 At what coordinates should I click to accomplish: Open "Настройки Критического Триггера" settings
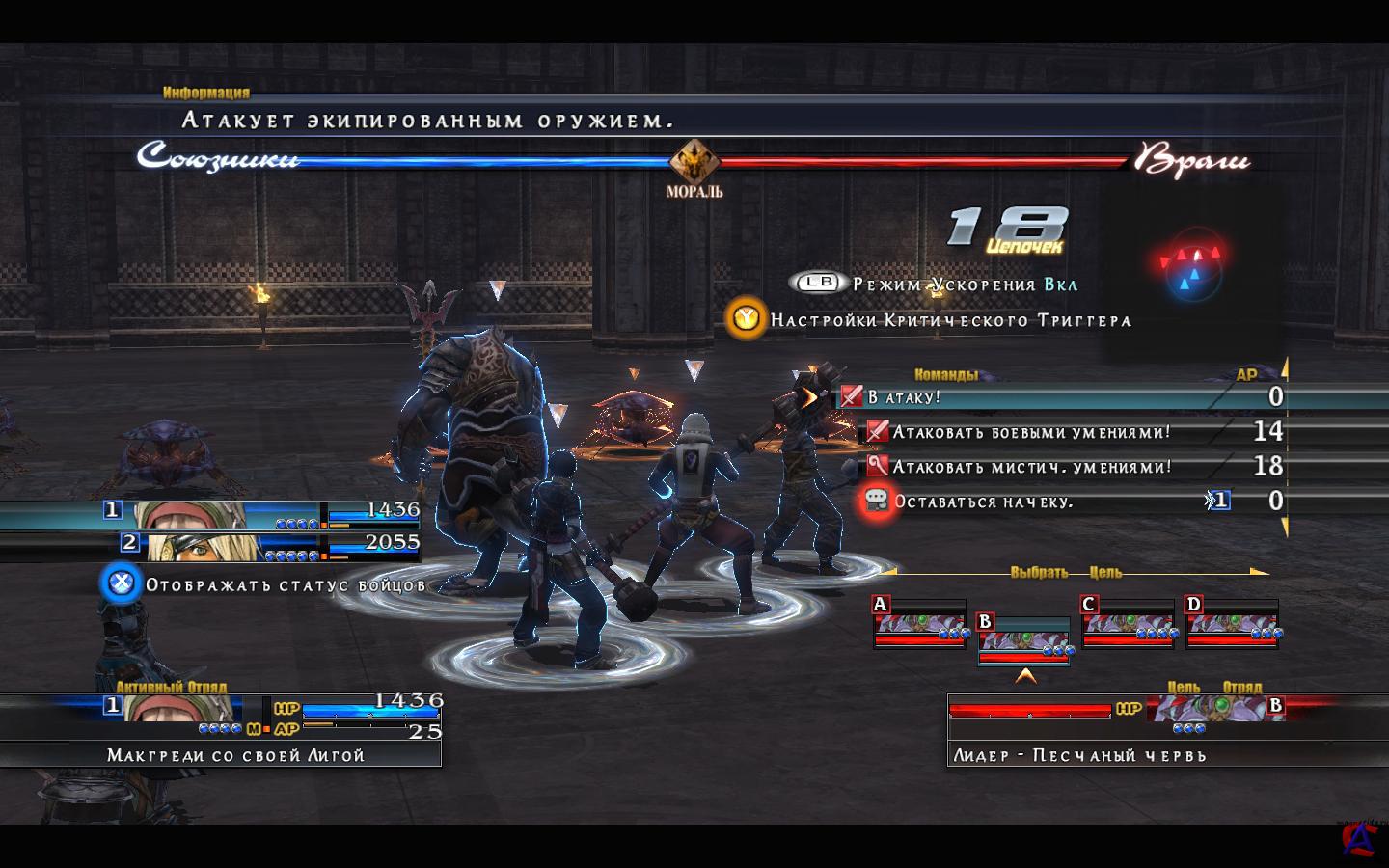932,319
